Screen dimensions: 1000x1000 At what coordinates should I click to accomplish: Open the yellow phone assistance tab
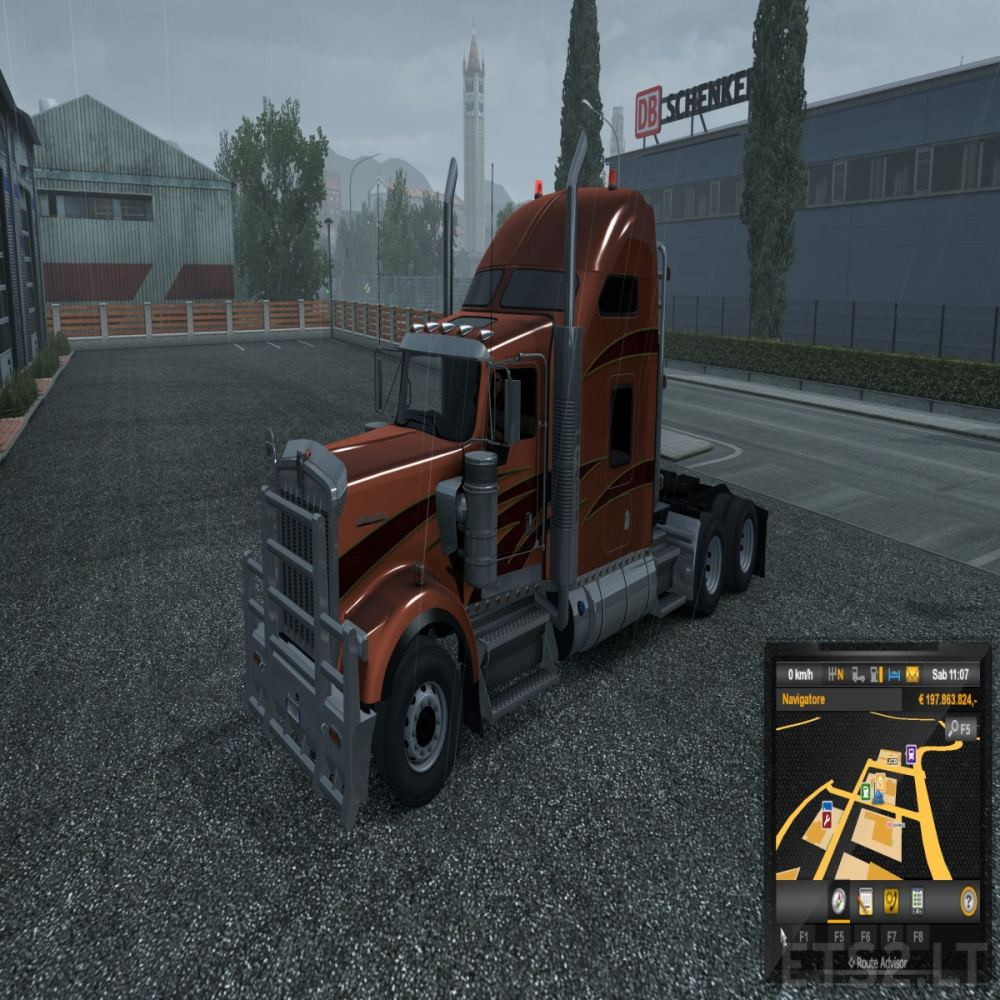[x=891, y=901]
